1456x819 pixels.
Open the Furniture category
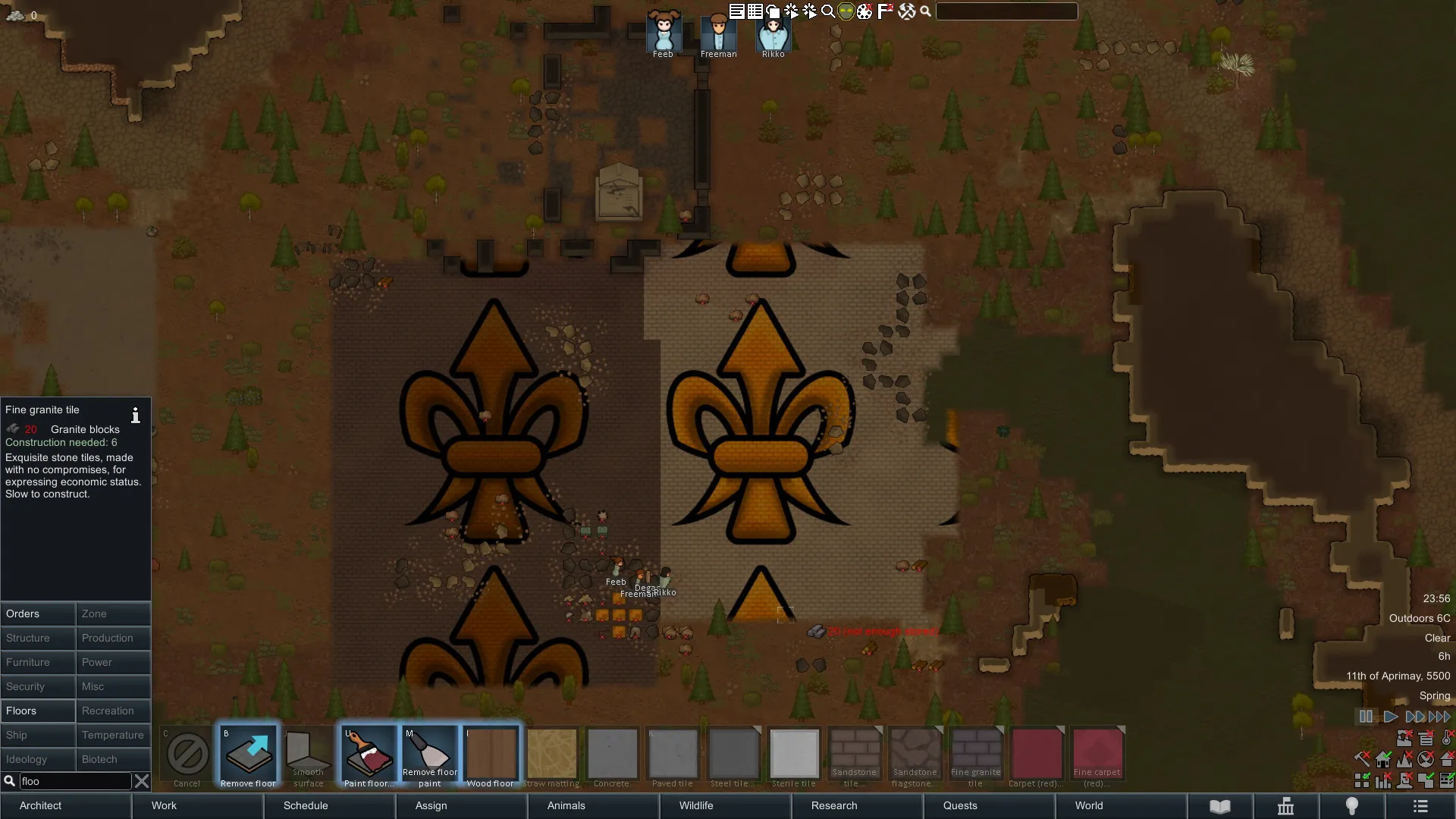[x=38, y=662]
